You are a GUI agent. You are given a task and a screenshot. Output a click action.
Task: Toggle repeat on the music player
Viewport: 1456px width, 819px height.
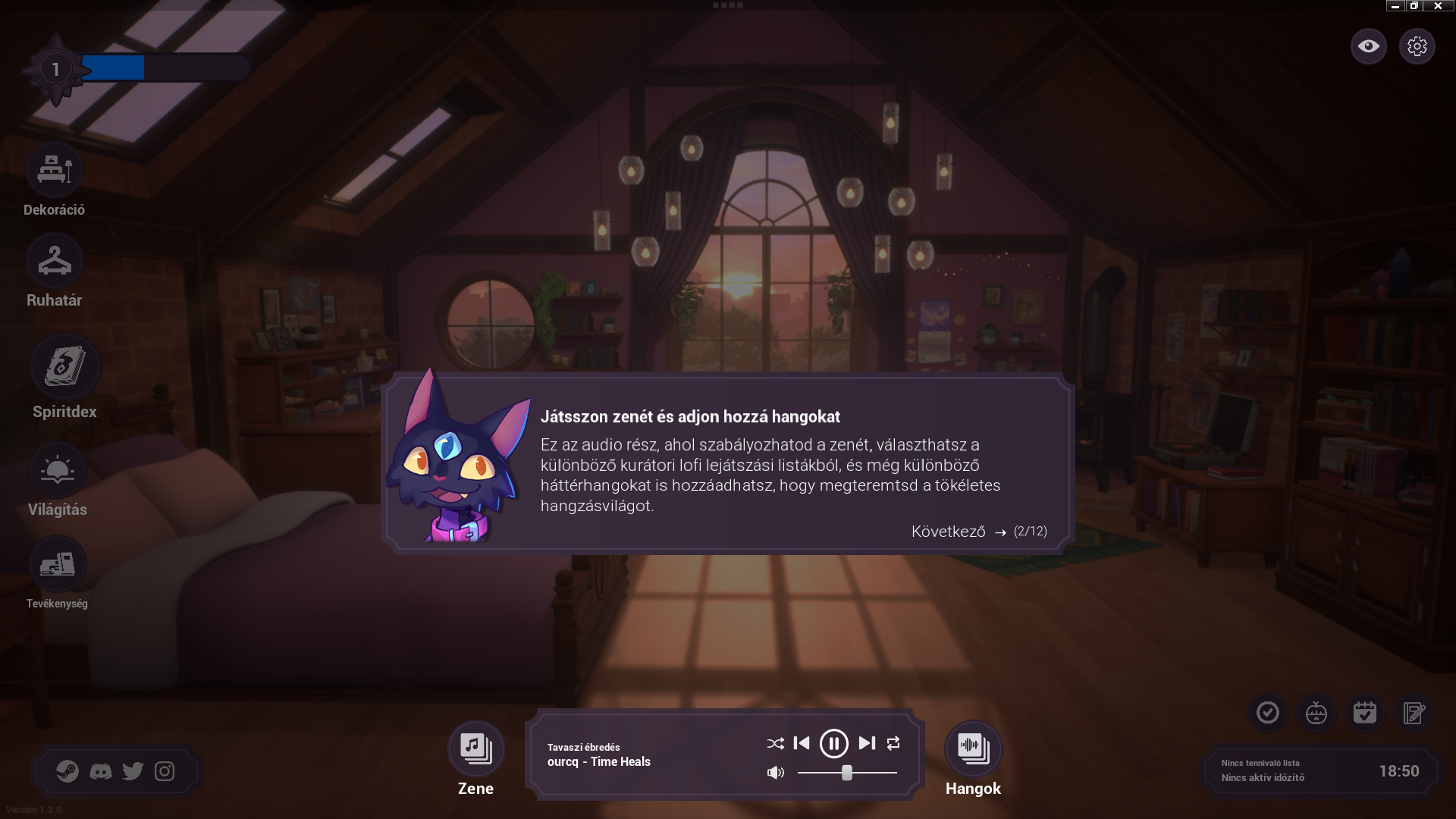click(x=893, y=743)
